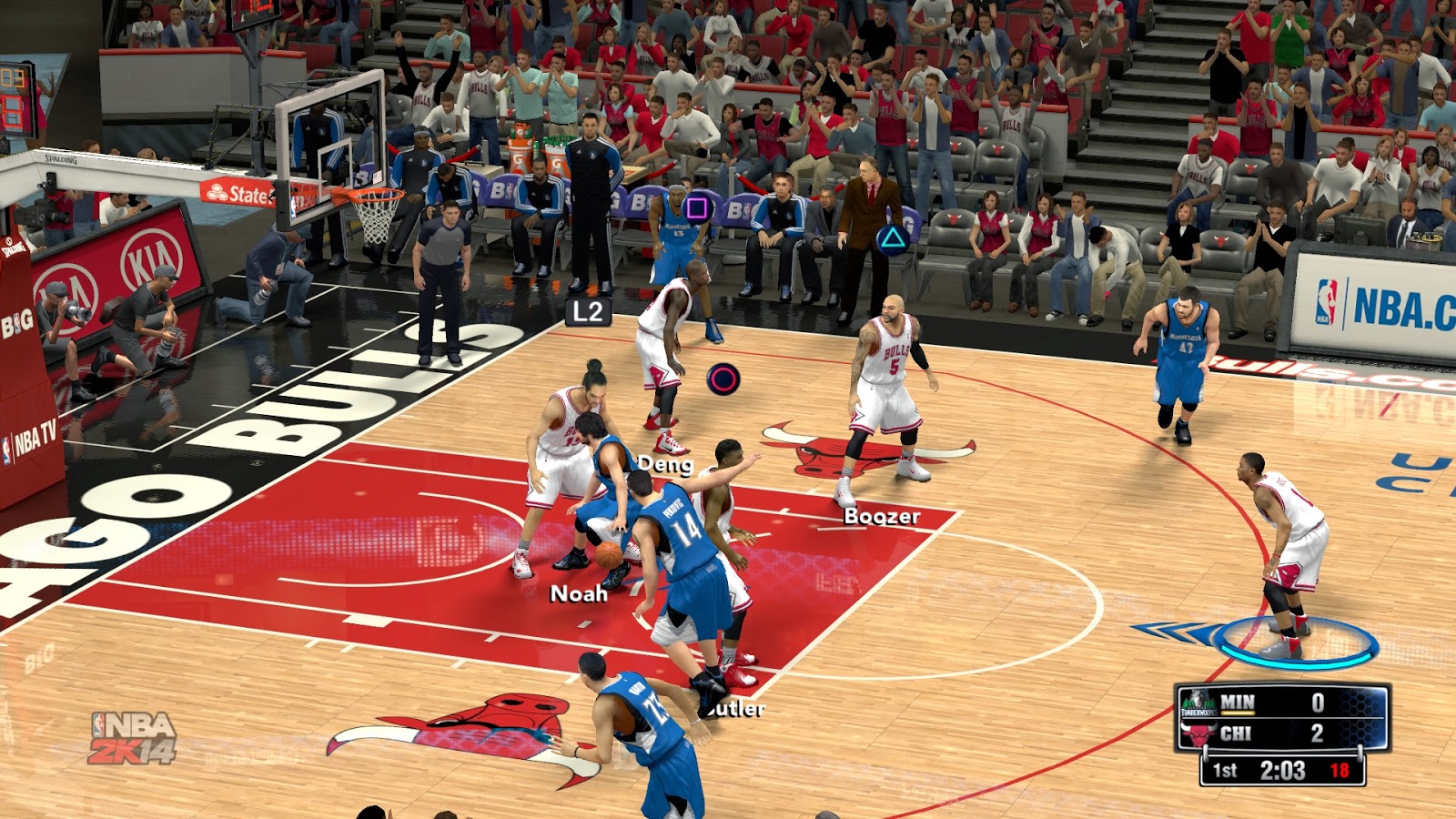The image size is (1456, 819).
Task: Expand the hanging game clock panel
Action: (x=1283, y=772)
